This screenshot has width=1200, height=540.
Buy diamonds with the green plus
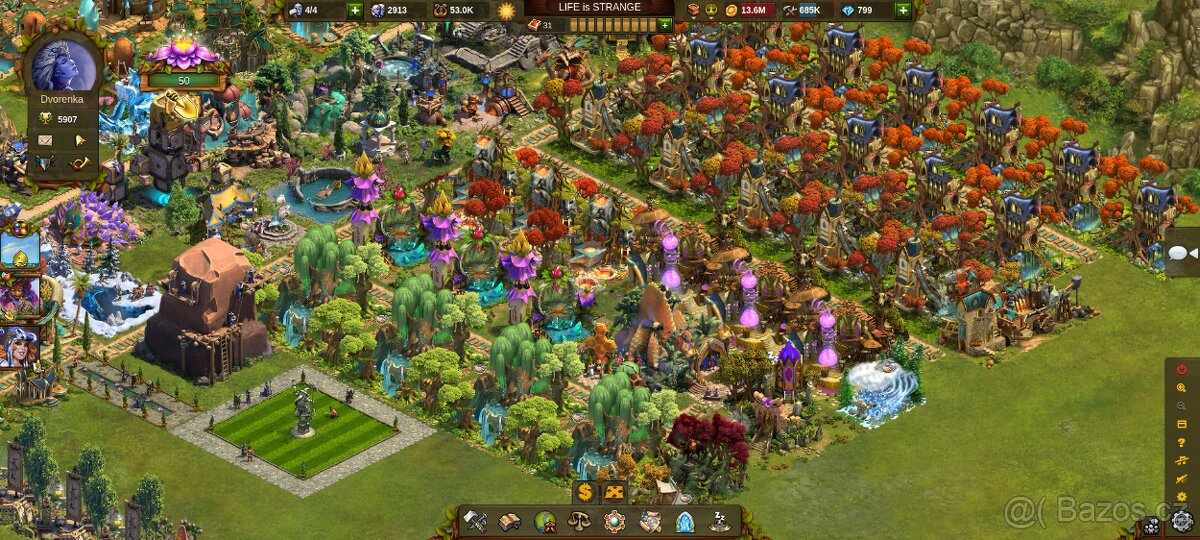click(903, 10)
